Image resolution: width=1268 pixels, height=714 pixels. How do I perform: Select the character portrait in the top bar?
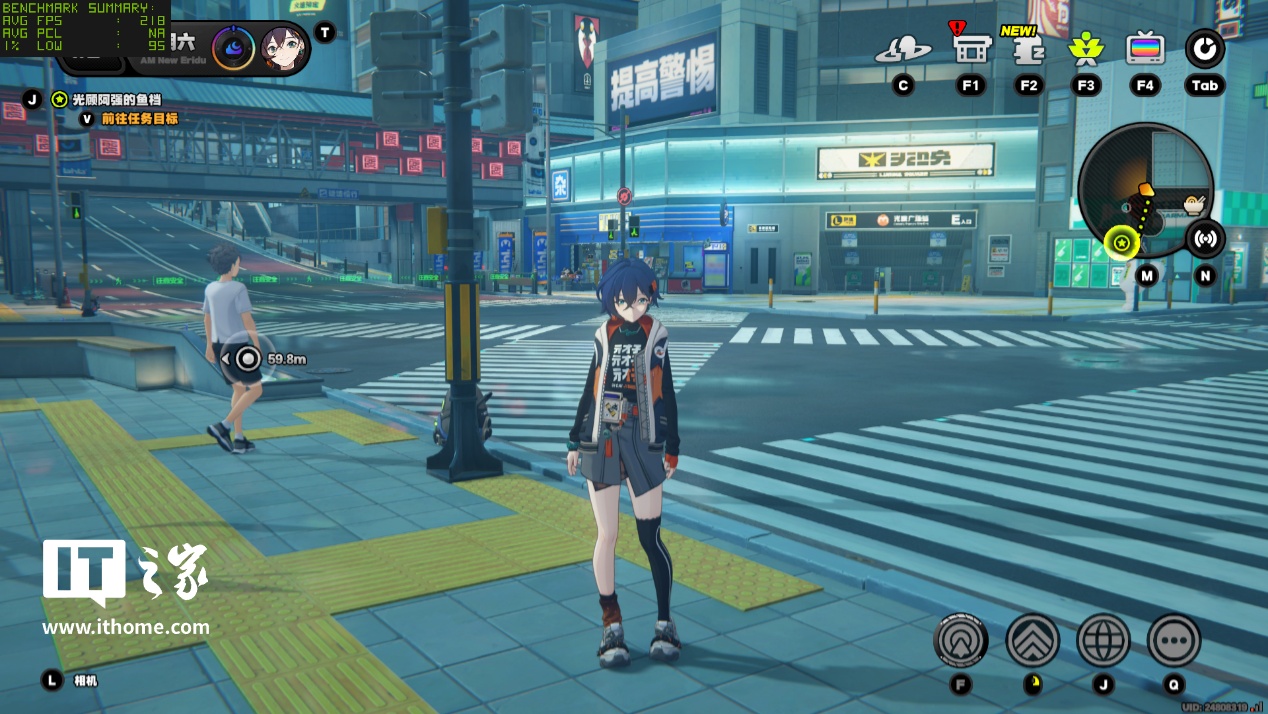click(284, 48)
